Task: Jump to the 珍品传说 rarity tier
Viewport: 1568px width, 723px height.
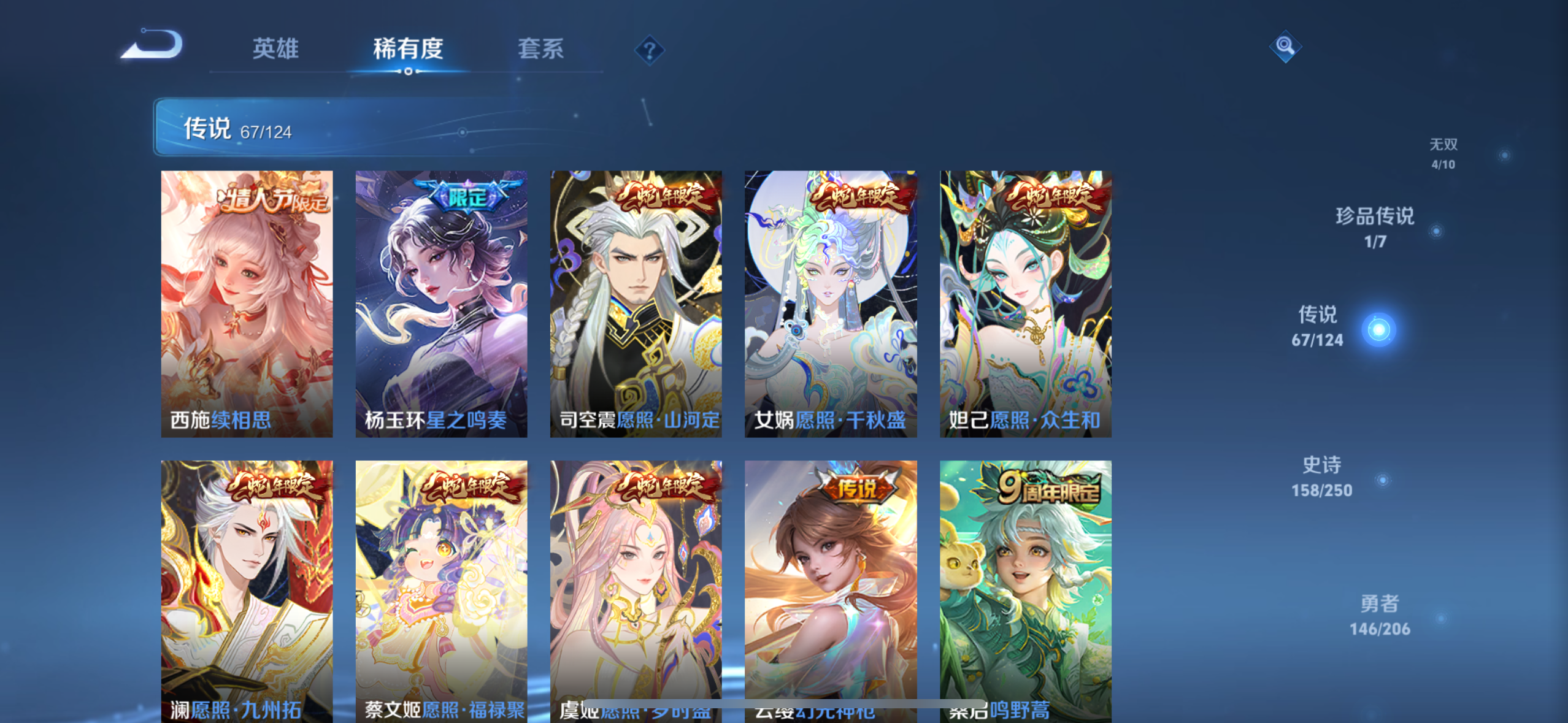Action: click(x=1375, y=227)
